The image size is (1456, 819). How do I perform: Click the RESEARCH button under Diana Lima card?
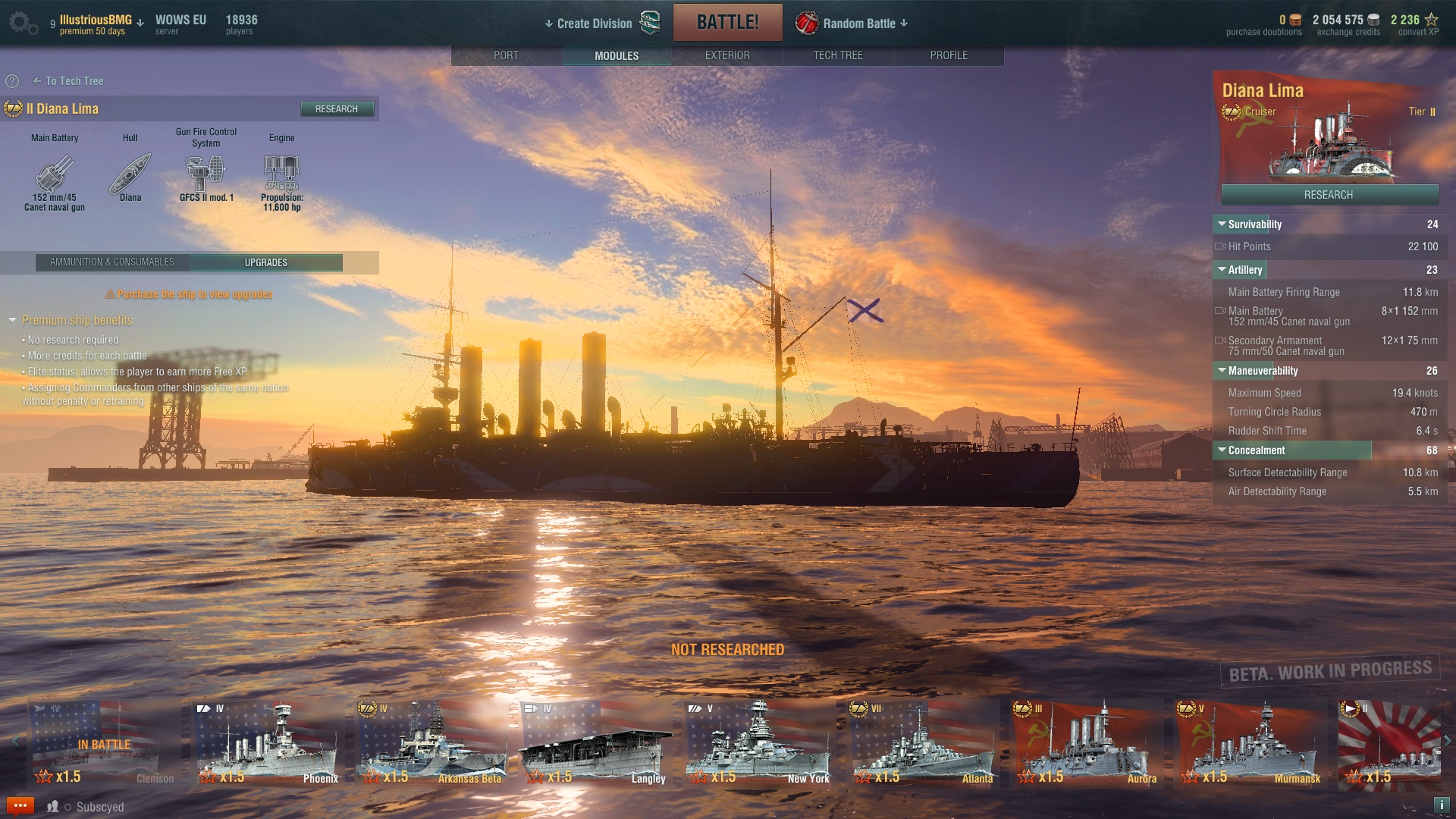1329,195
